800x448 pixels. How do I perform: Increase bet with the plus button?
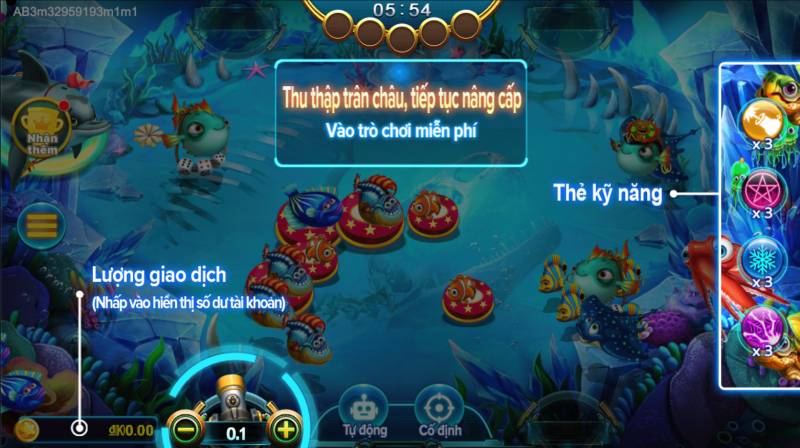pyautogui.click(x=286, y=431)
